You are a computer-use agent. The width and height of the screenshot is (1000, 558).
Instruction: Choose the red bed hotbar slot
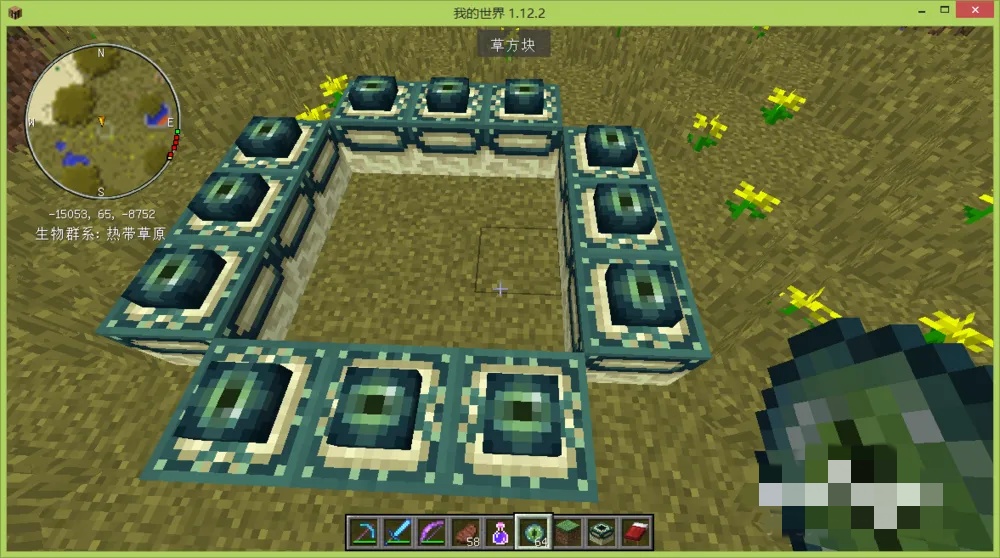point(635,531)
